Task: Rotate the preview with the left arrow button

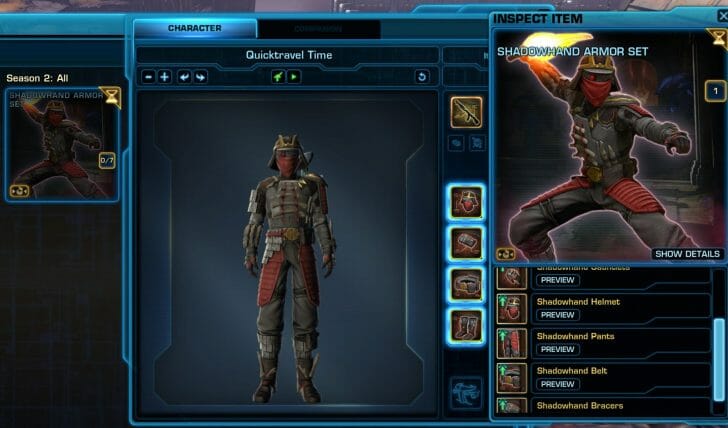Action: point(184,76)
